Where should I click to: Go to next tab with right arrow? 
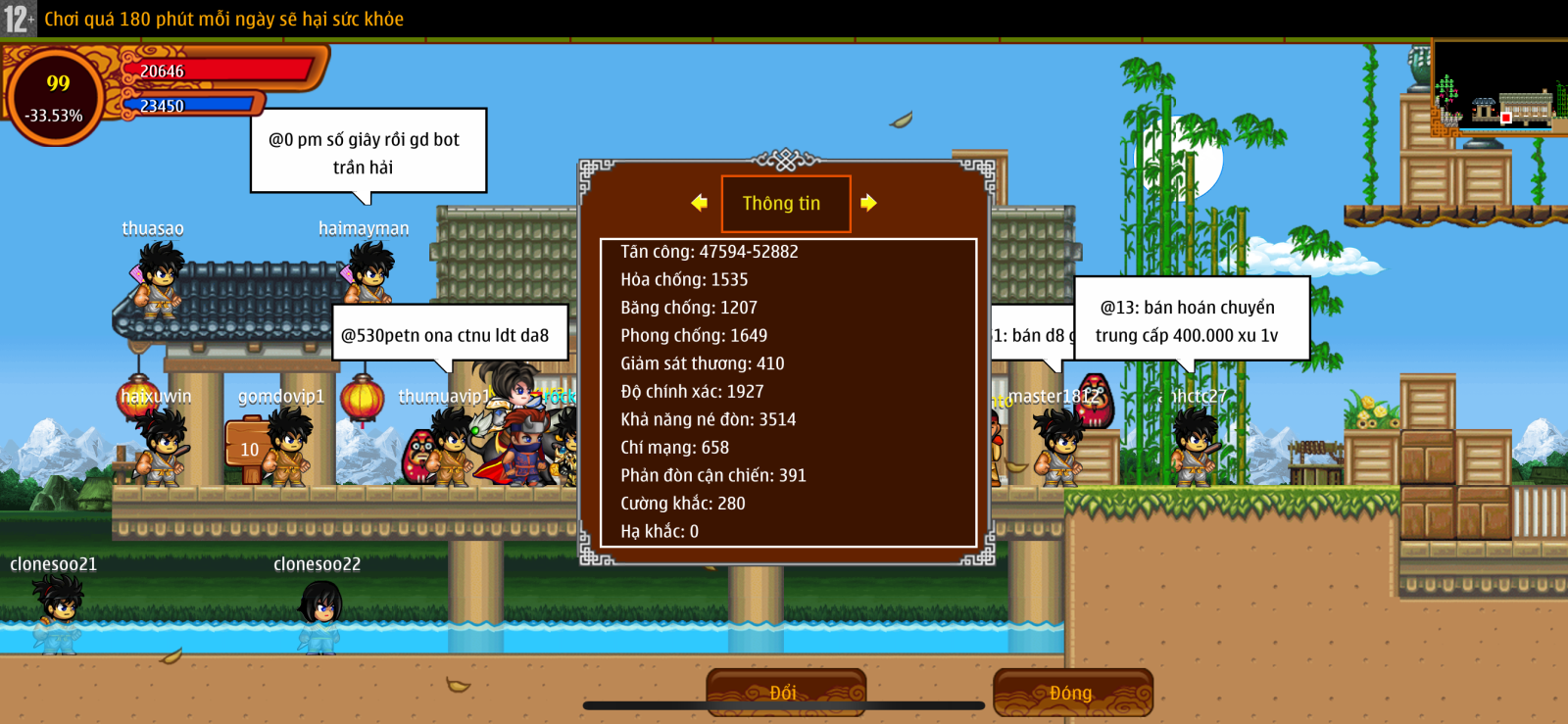point(868,203)
